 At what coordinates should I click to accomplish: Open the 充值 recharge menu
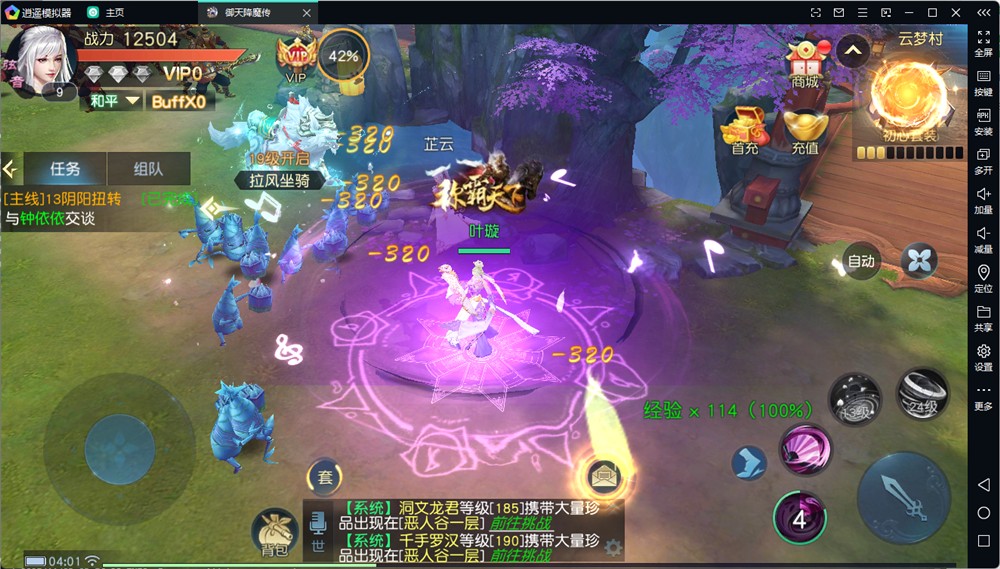(x=805, y=129)
